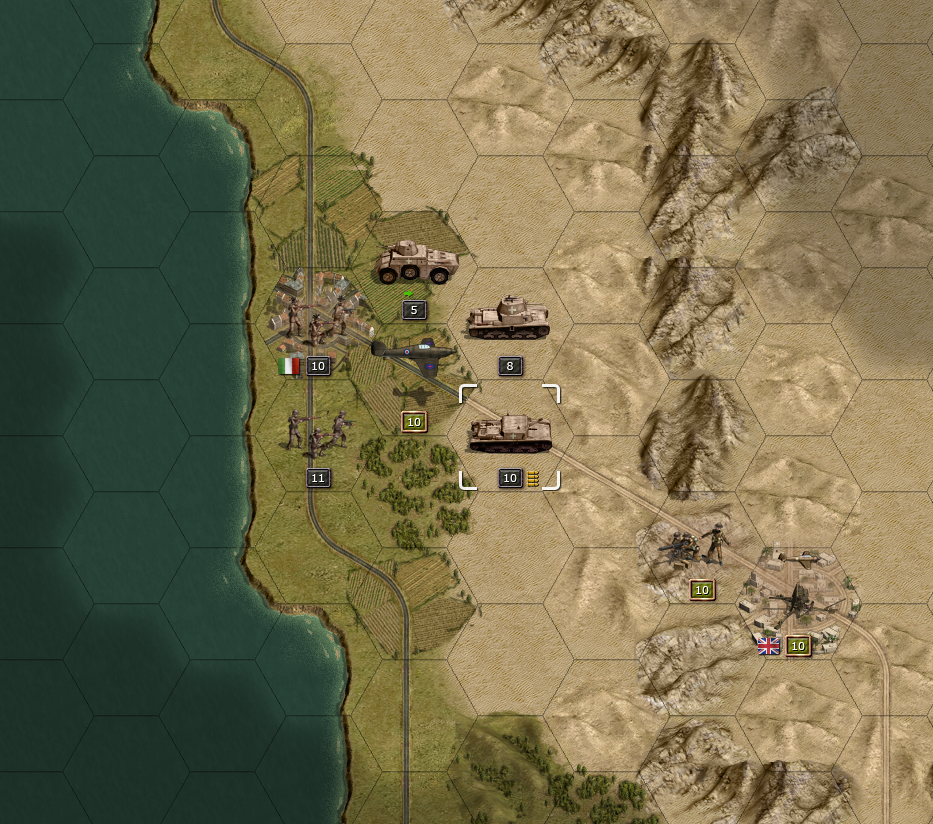Select the infantry unit with strength 11
The image size is (933, 824).
318,431
